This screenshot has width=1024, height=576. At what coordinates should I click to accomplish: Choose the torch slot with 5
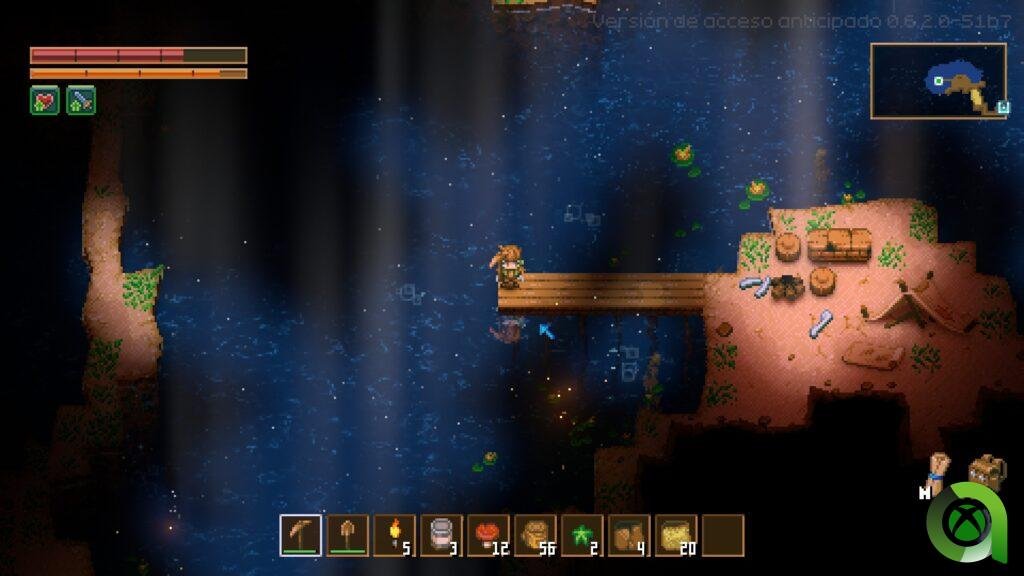(394, 535)
